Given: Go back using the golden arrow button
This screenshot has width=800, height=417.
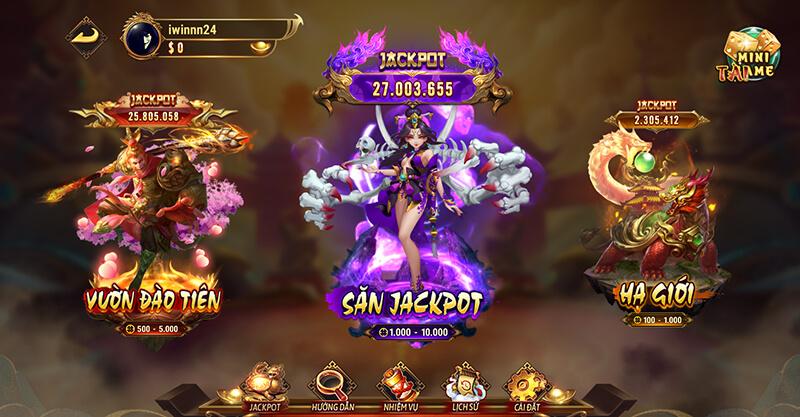Looking at the screenshot, I should [85, 37].
